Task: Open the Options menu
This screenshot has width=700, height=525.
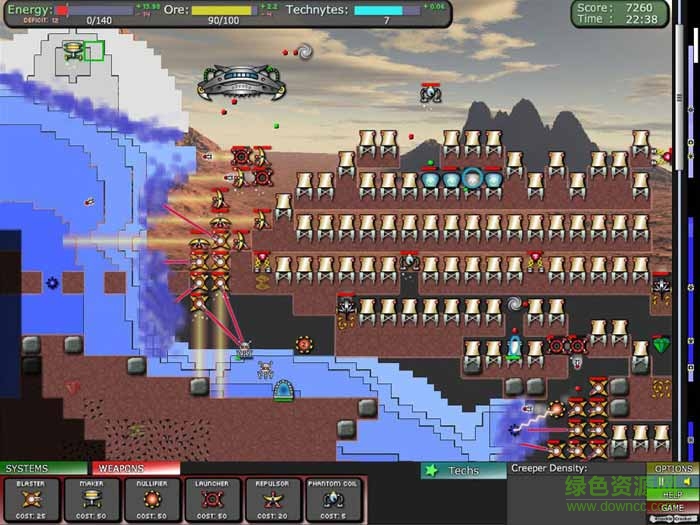Action: point(673,469)
